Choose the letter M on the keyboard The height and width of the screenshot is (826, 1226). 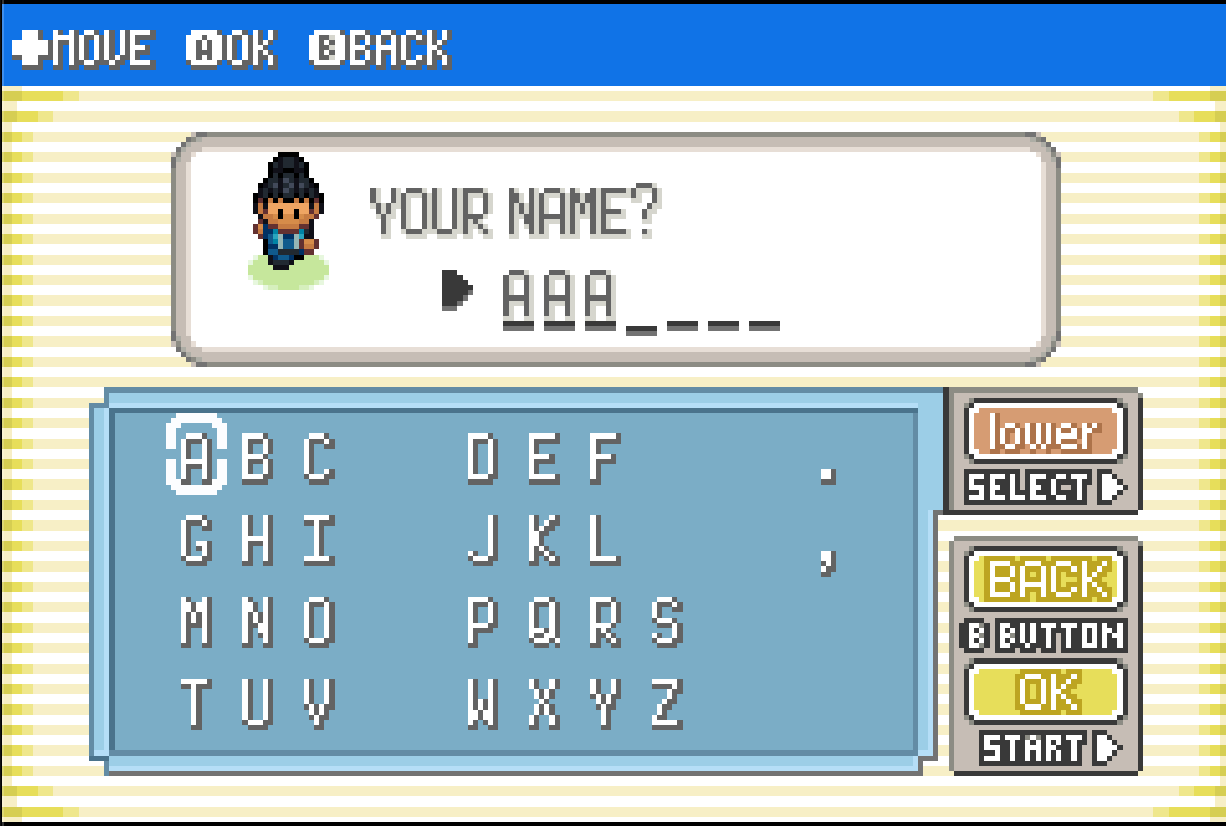pyautogui.click(x=196, y=622)
